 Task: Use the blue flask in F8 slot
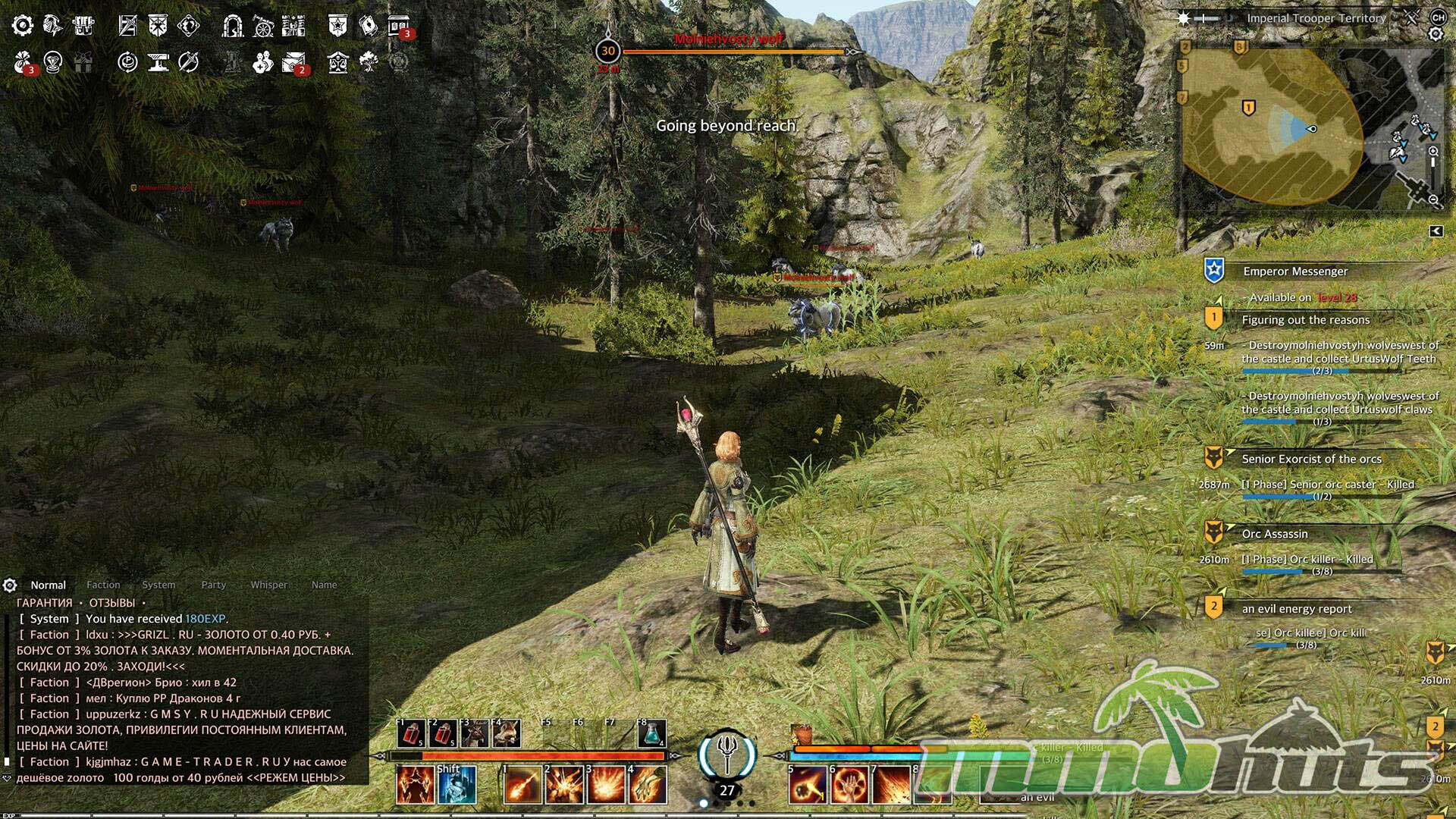651,733
